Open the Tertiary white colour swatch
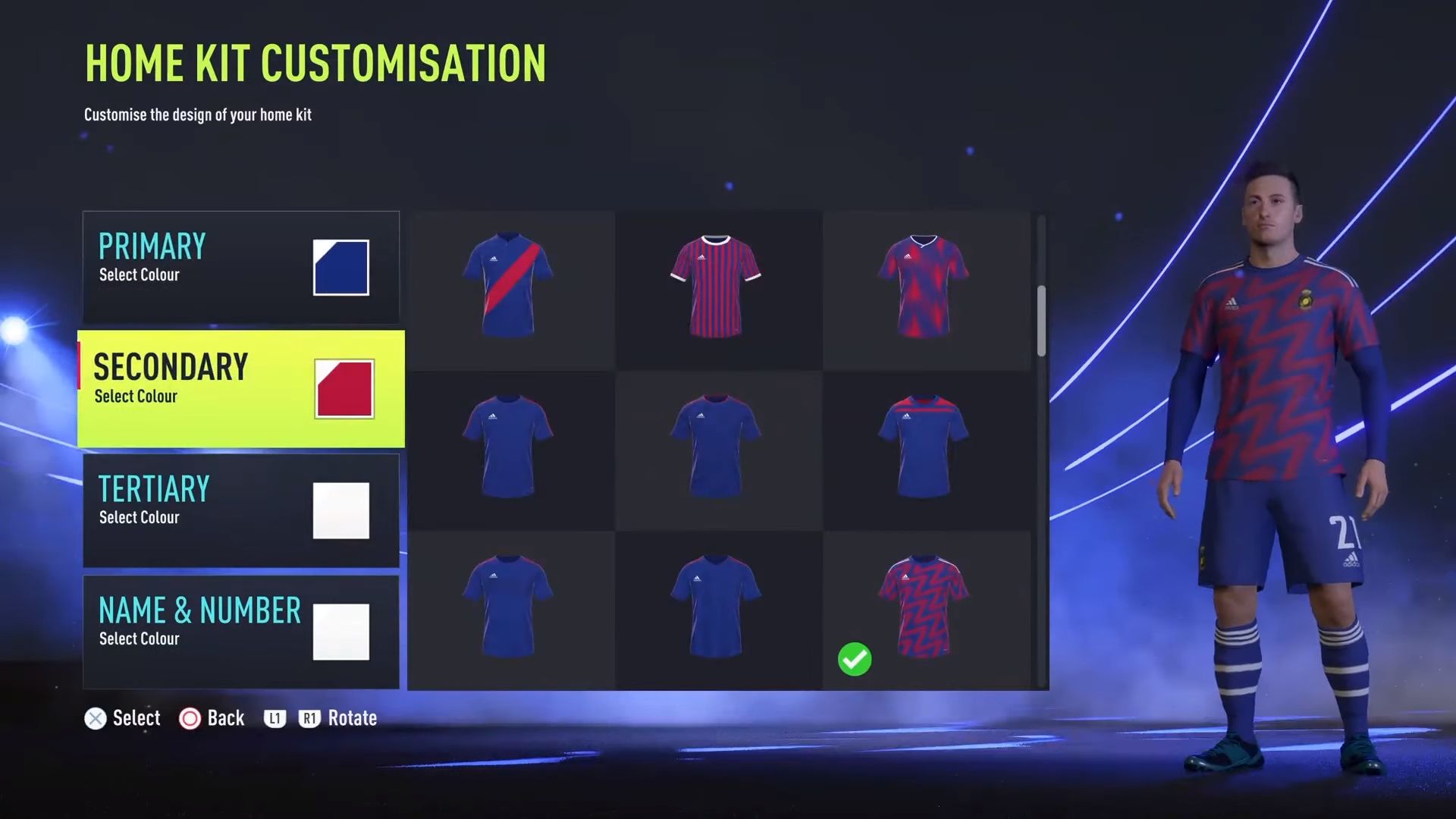 coord(340,510)
